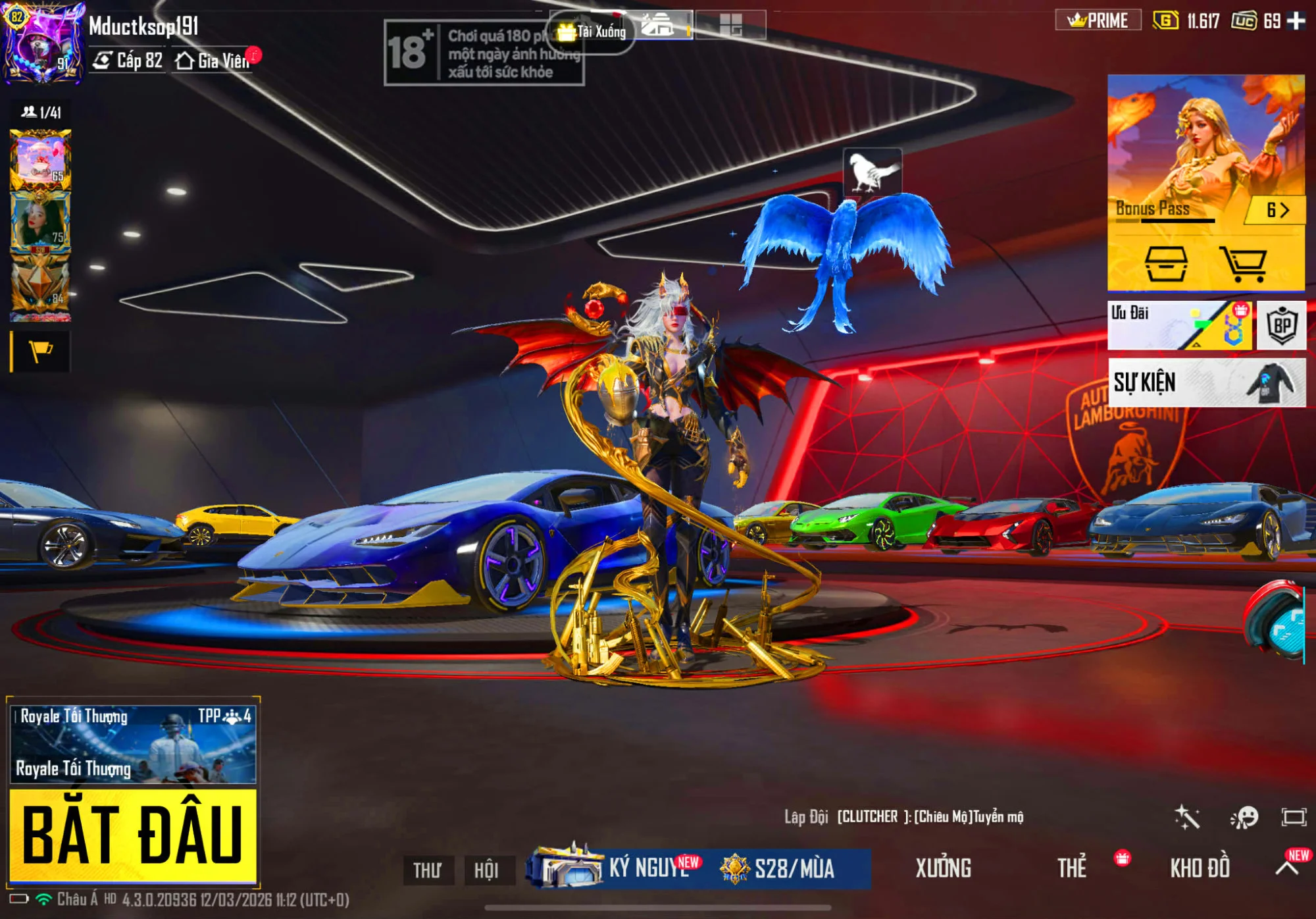1316x919 pixels.
Task: Open the Gia Viên home button
Action: 213,61
